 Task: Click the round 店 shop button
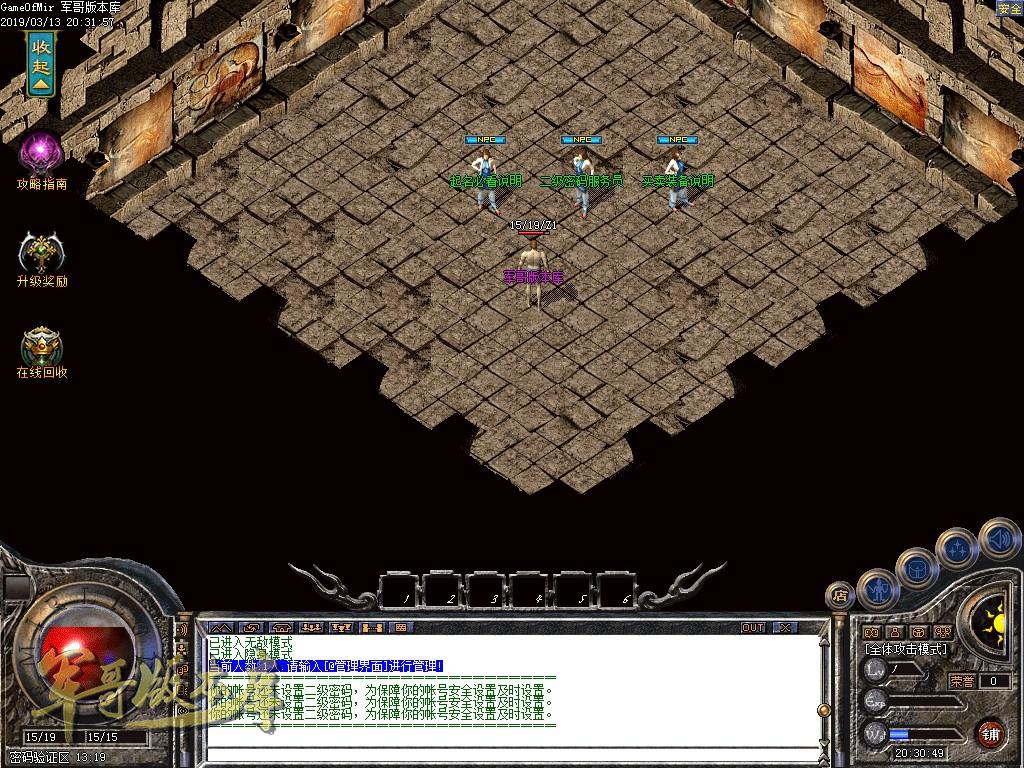840,596
